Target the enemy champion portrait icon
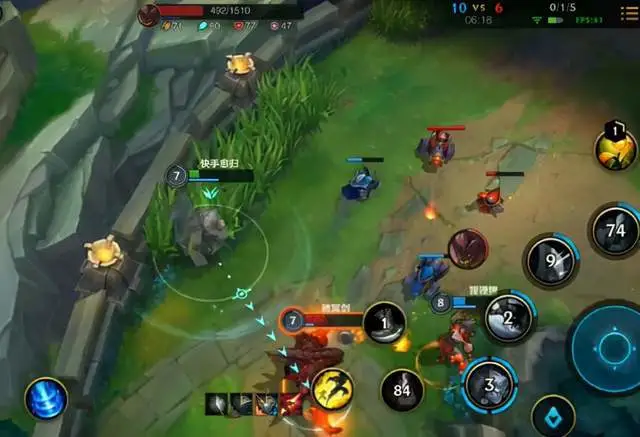 coord(467,248)
